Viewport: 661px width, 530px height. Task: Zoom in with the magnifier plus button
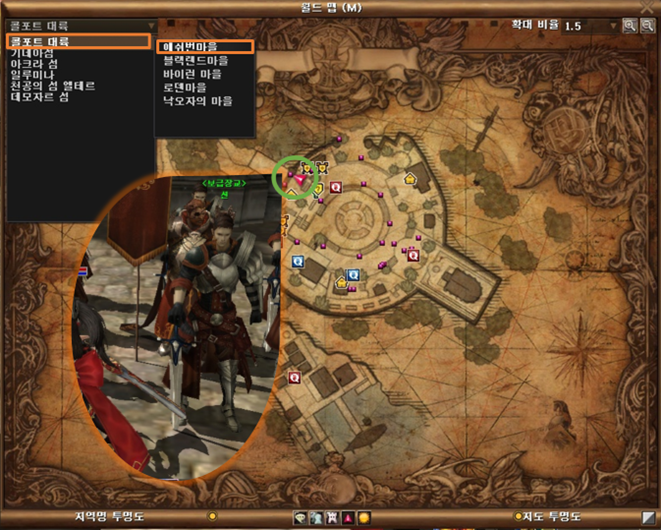pos(630,25)
